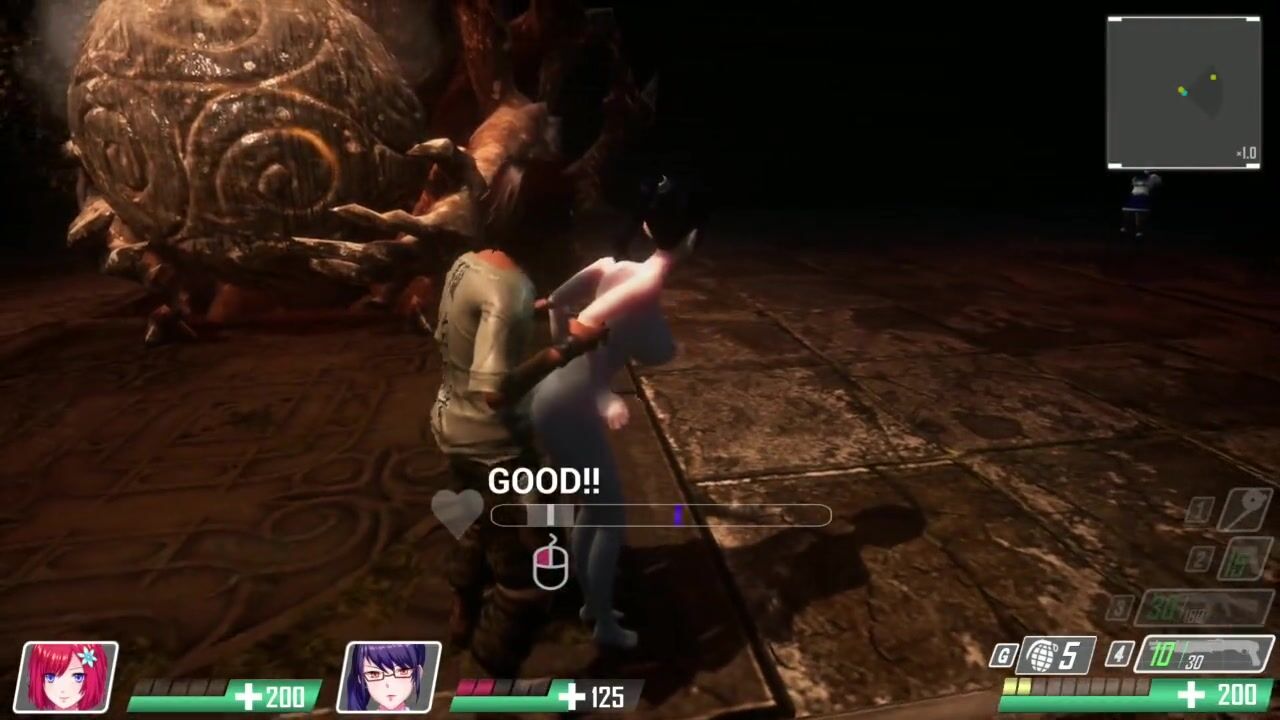Screen dimensions: 1280x720
Task: Select the purple-haired glasses character portrait
Action: point(389,677)
